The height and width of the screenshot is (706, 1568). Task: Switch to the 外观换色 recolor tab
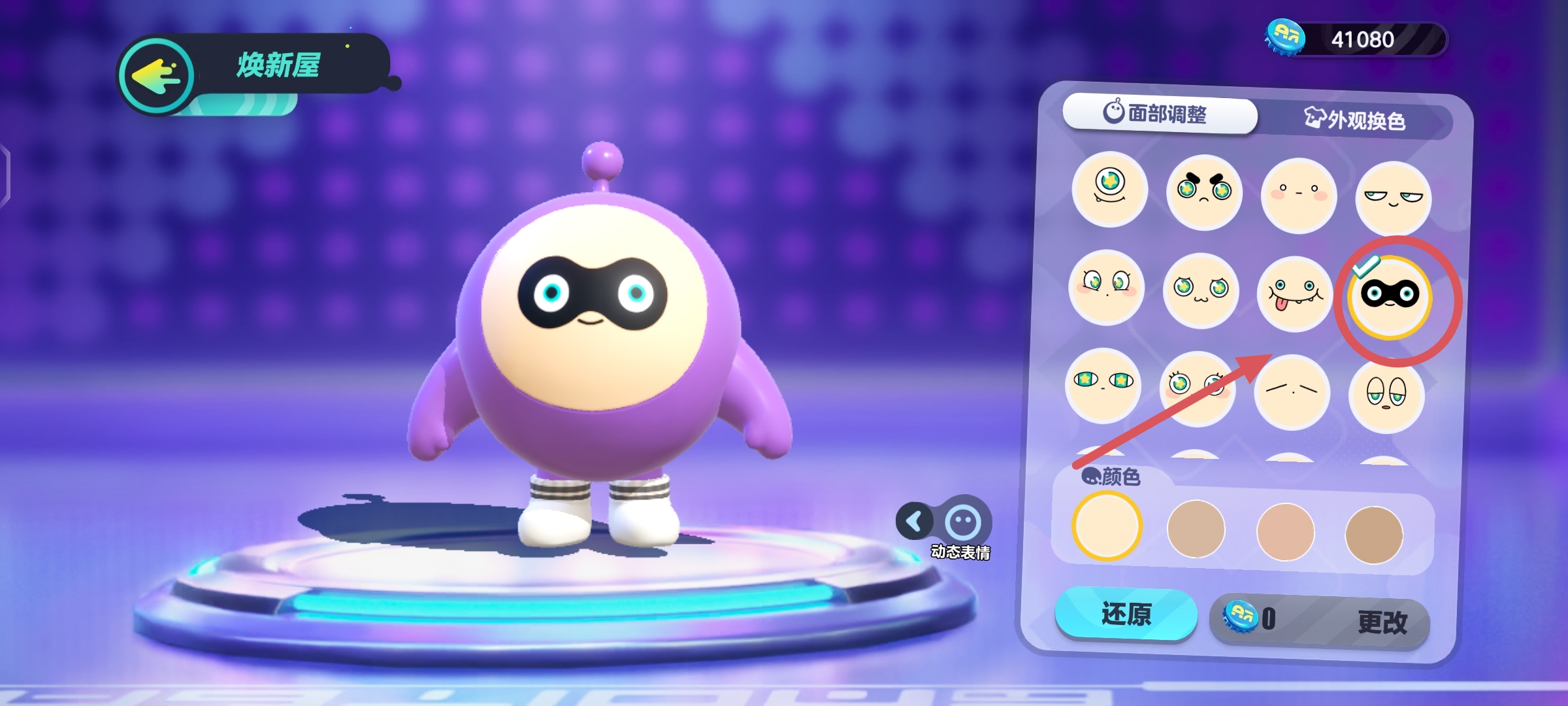tap(1356, 120)
